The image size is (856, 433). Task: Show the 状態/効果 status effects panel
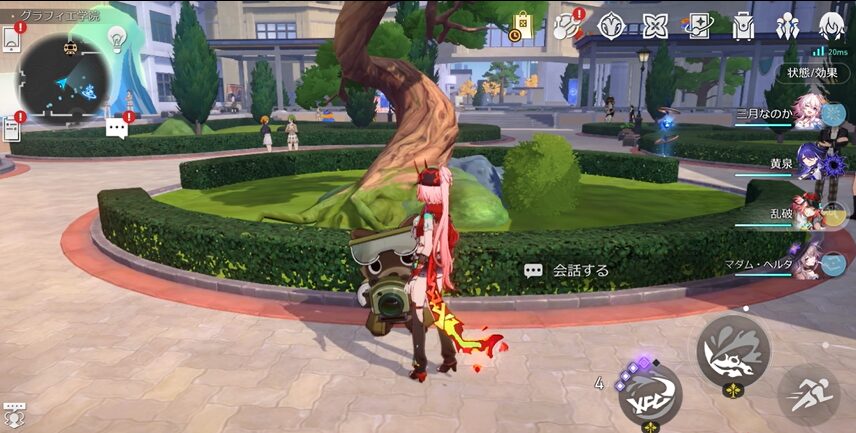tap(811, 72)
